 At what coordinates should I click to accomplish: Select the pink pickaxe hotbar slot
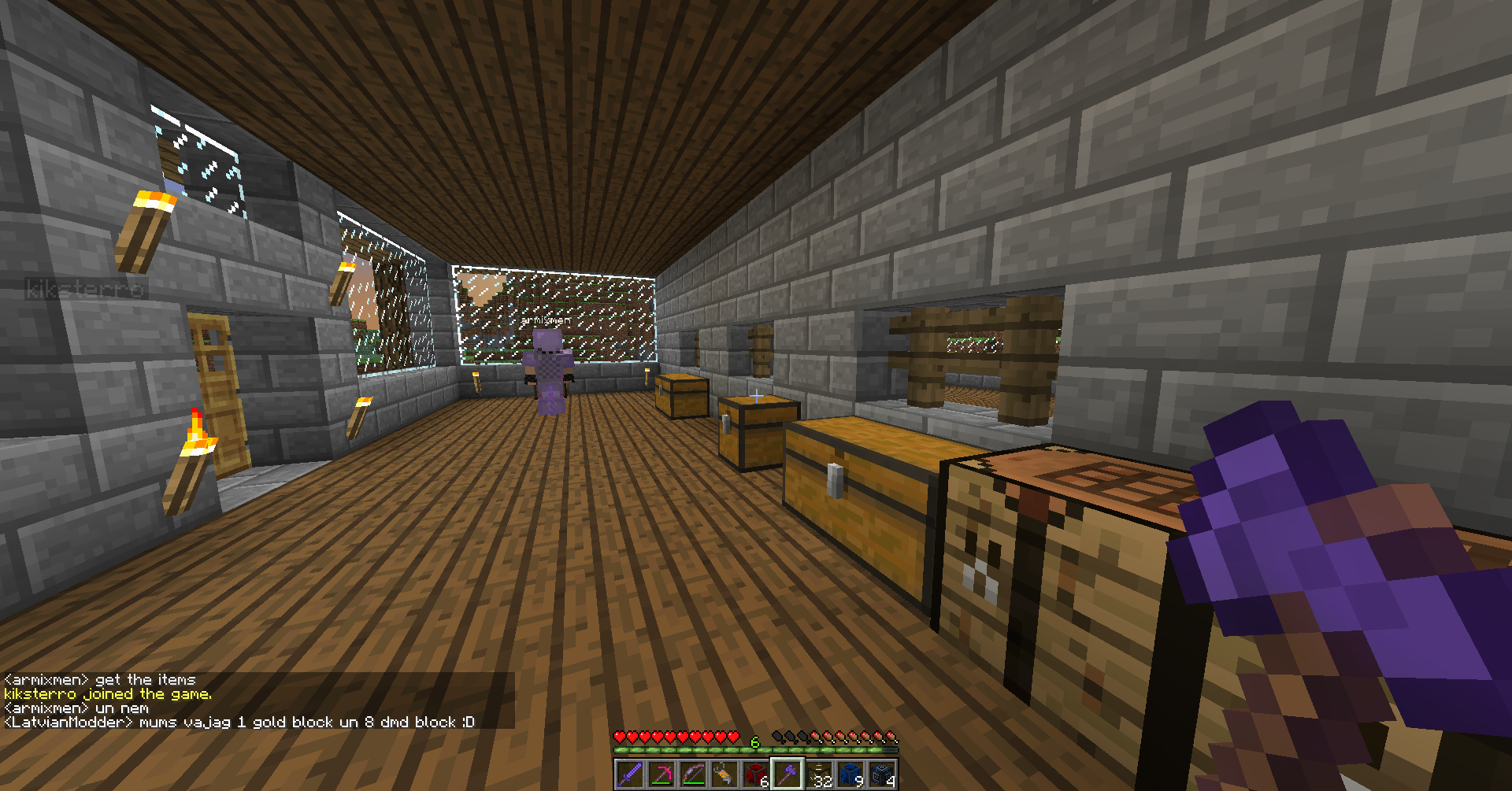(661, 774)
